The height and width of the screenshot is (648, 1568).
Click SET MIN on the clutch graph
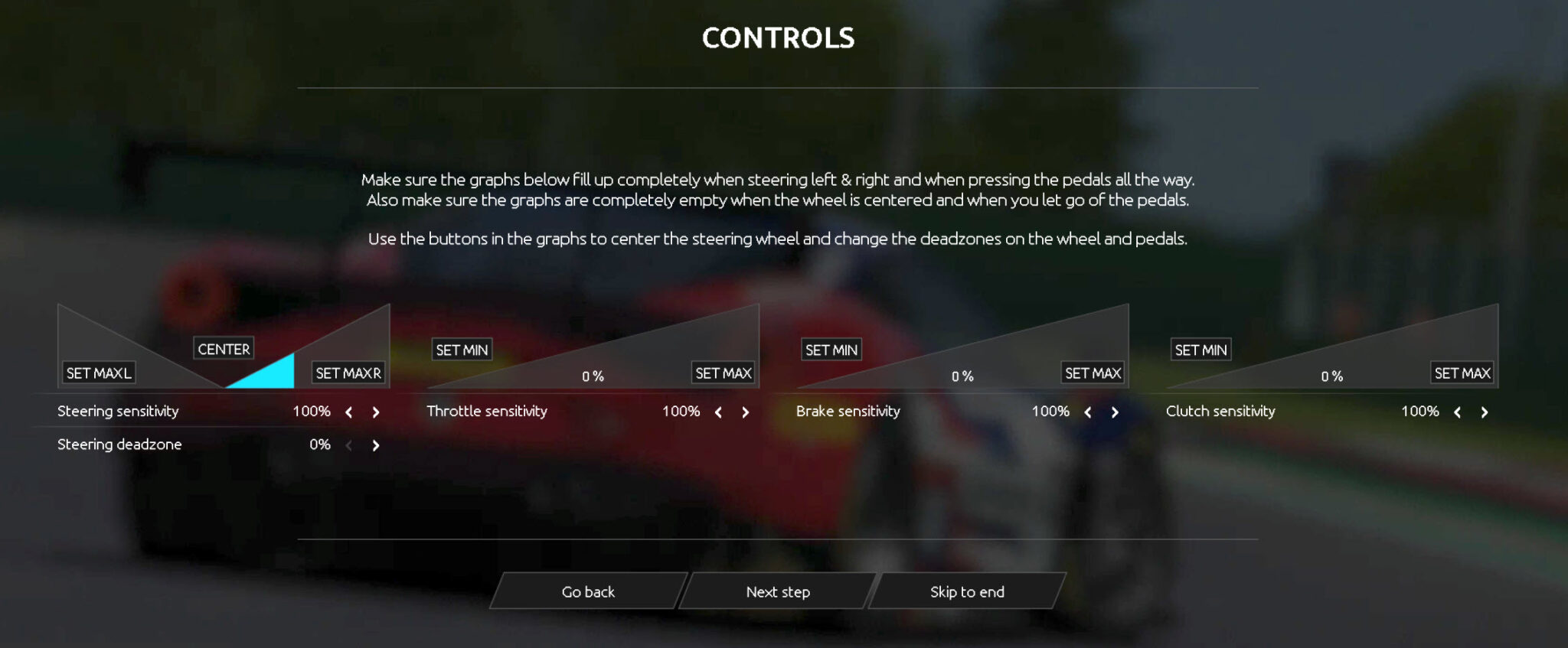pos(1200,349)
